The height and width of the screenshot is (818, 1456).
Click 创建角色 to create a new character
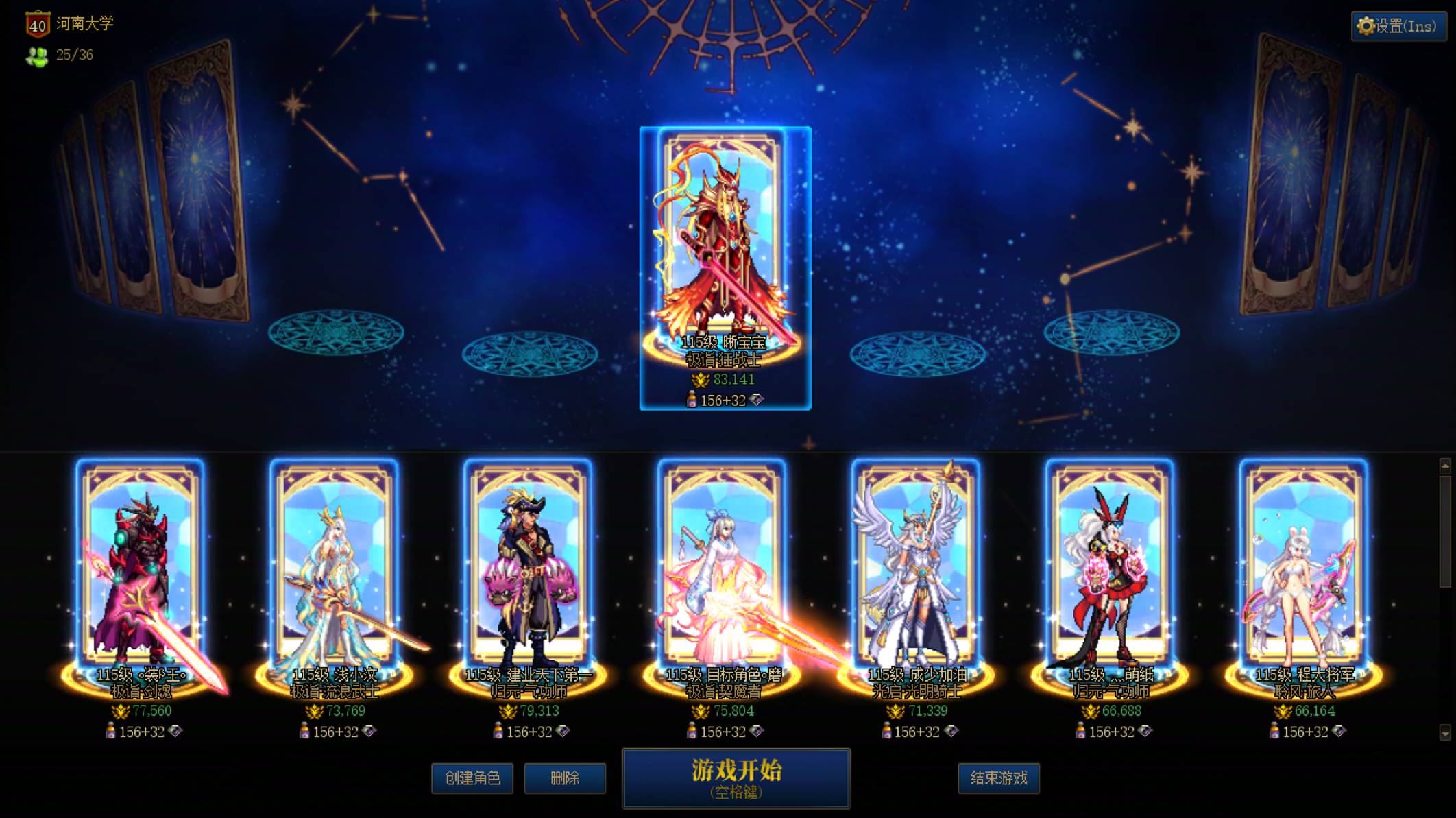pyautogui.click(x=472, y=779)
